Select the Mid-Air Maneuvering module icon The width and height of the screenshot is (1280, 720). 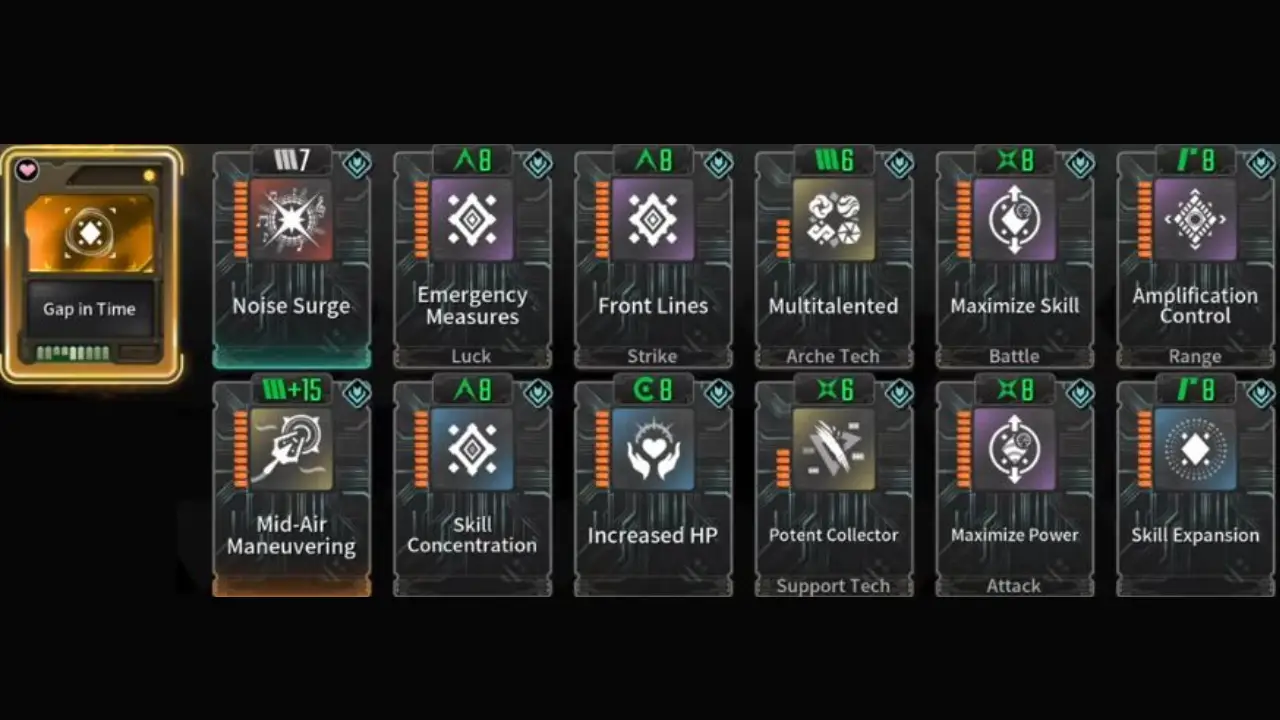point(291,450)
